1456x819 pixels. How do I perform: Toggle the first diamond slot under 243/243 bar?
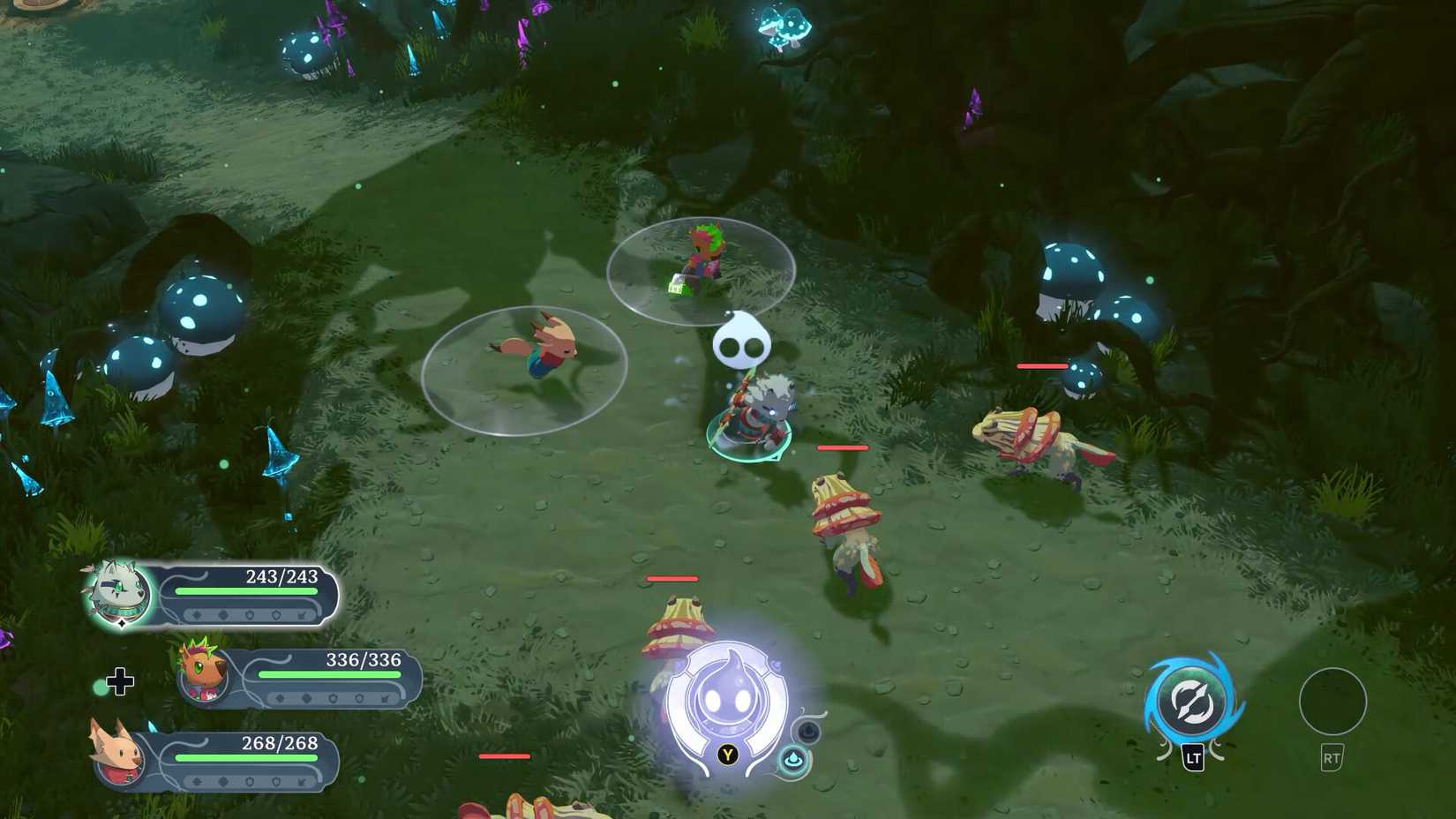tap(198, 613)
